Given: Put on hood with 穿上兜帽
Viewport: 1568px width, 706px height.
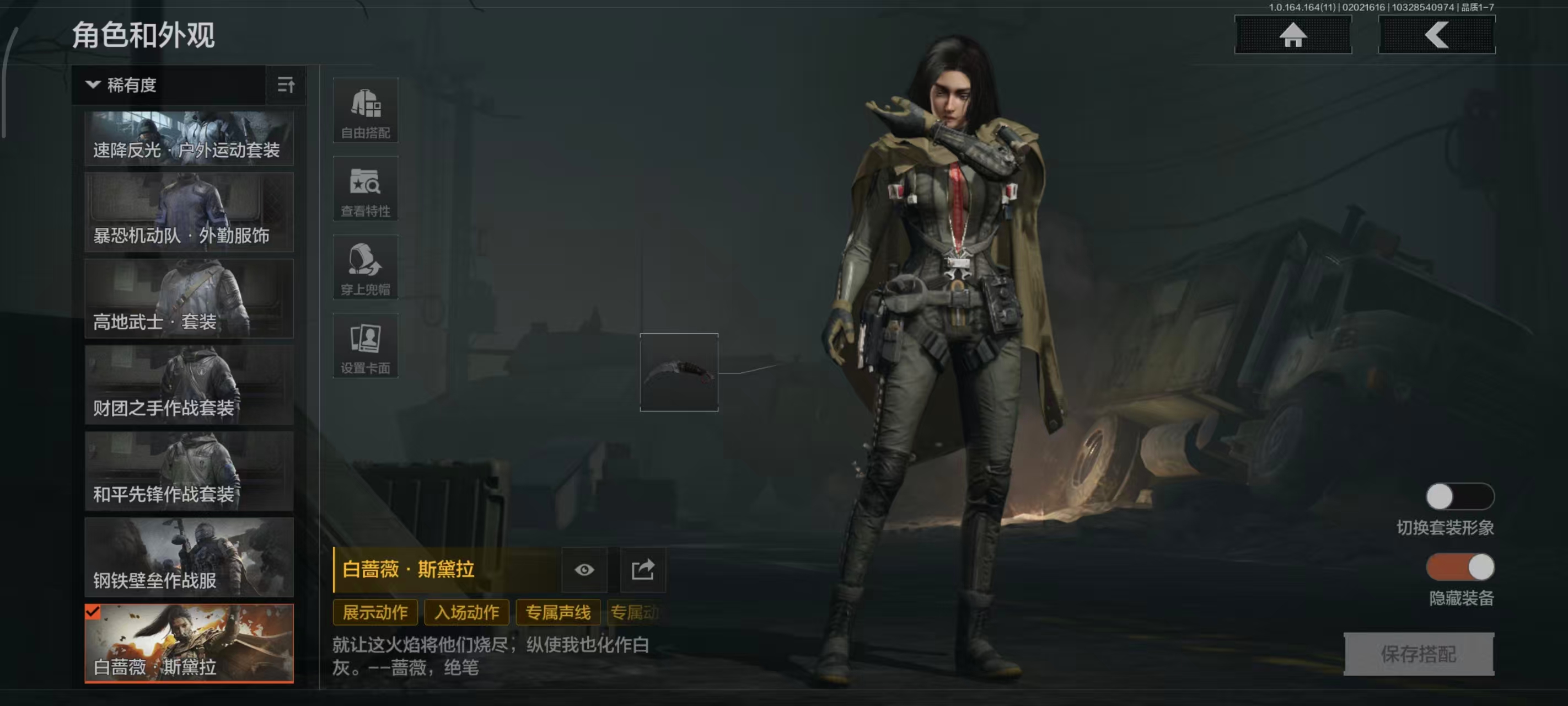Looking at the screenshot, I should point(365,268).
